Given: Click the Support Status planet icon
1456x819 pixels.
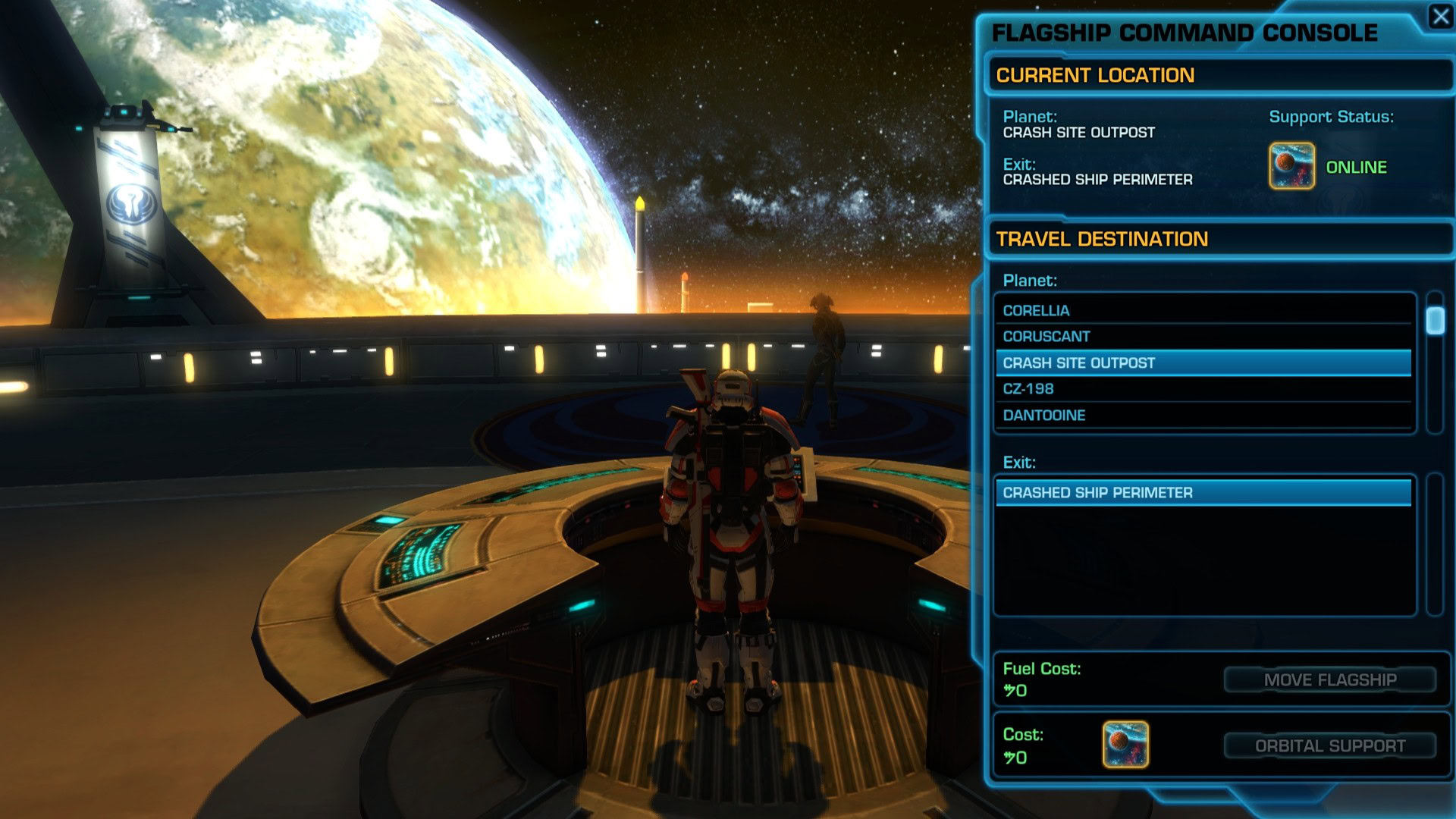Looking at the screenshot, I should (1291, 166).
